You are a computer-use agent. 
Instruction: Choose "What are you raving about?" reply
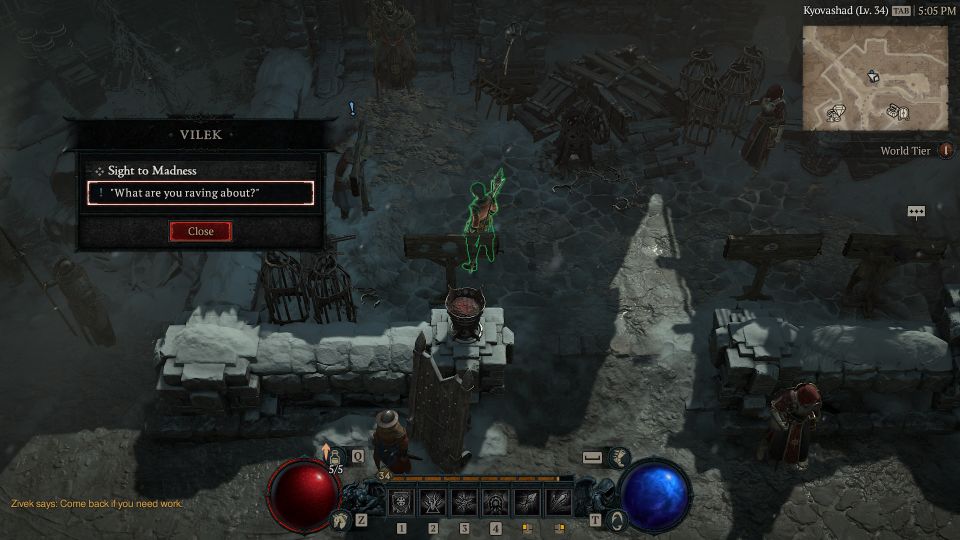point(200,193)
